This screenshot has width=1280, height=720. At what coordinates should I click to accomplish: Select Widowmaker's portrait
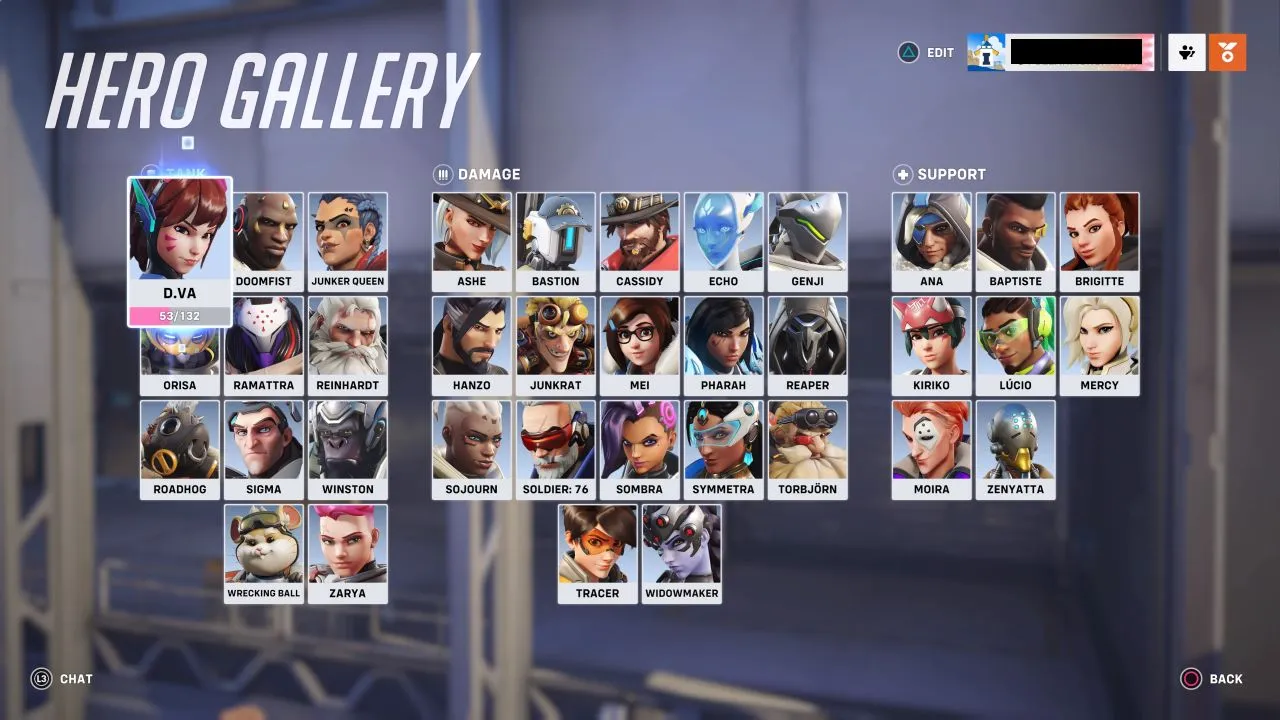click(681, 553)
